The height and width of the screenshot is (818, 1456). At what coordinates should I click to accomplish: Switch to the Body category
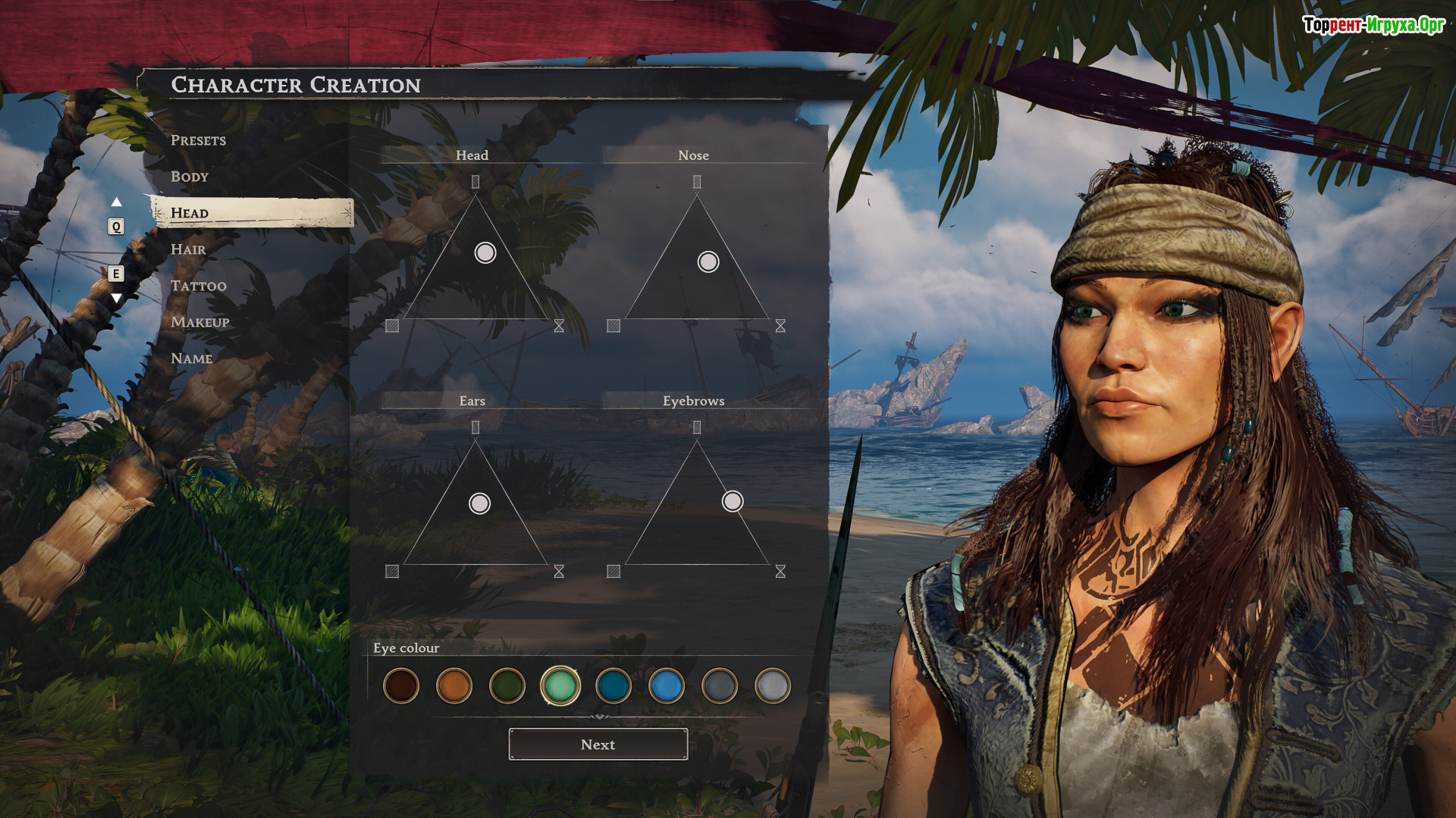tap(190, 177)
